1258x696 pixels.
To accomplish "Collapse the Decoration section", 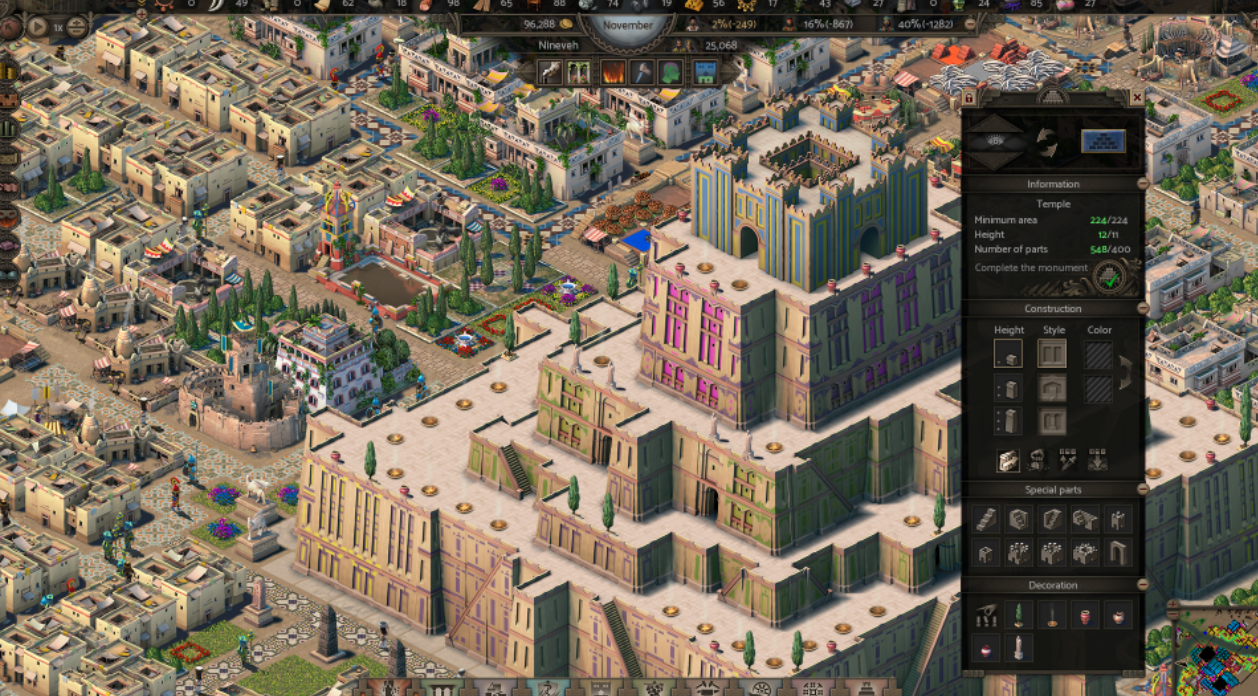I will (1142, 585).
